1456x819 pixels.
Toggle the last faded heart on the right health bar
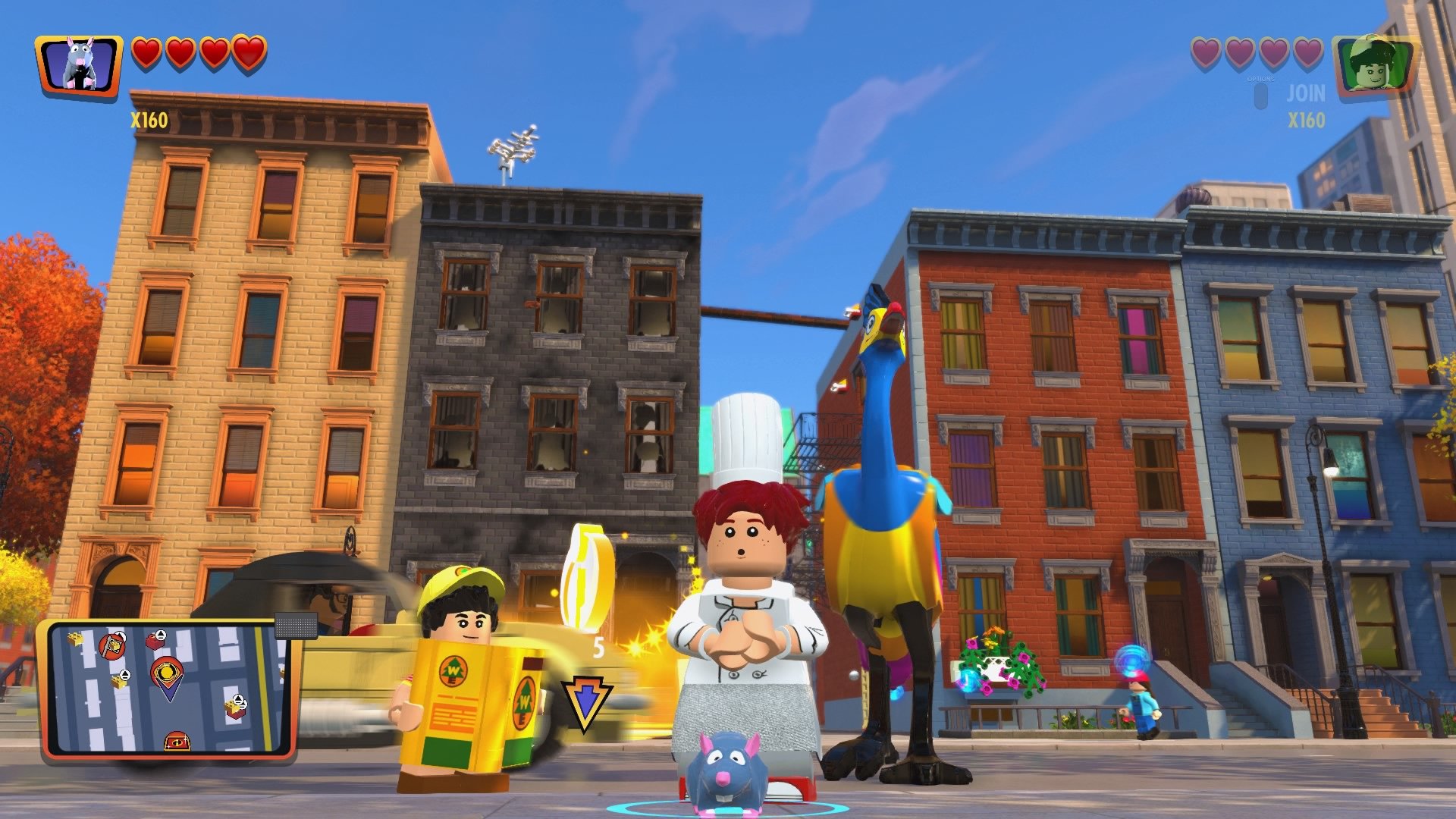[x=1306, y=53]
